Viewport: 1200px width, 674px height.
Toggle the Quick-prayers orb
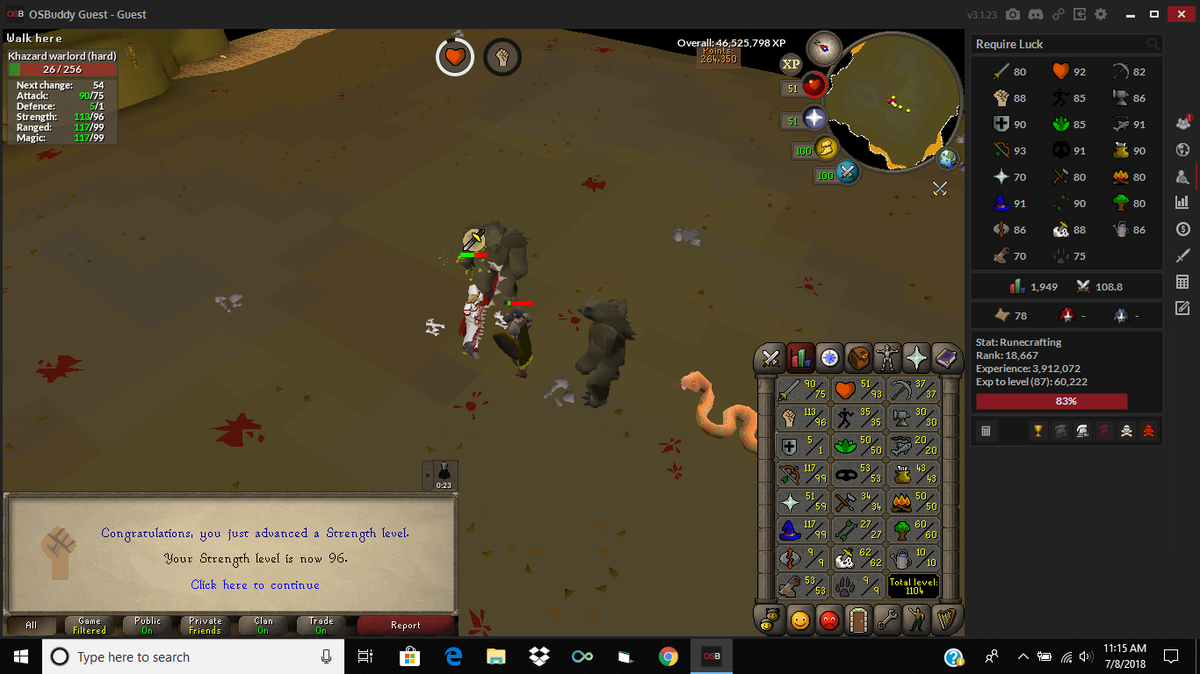point(815,118)
